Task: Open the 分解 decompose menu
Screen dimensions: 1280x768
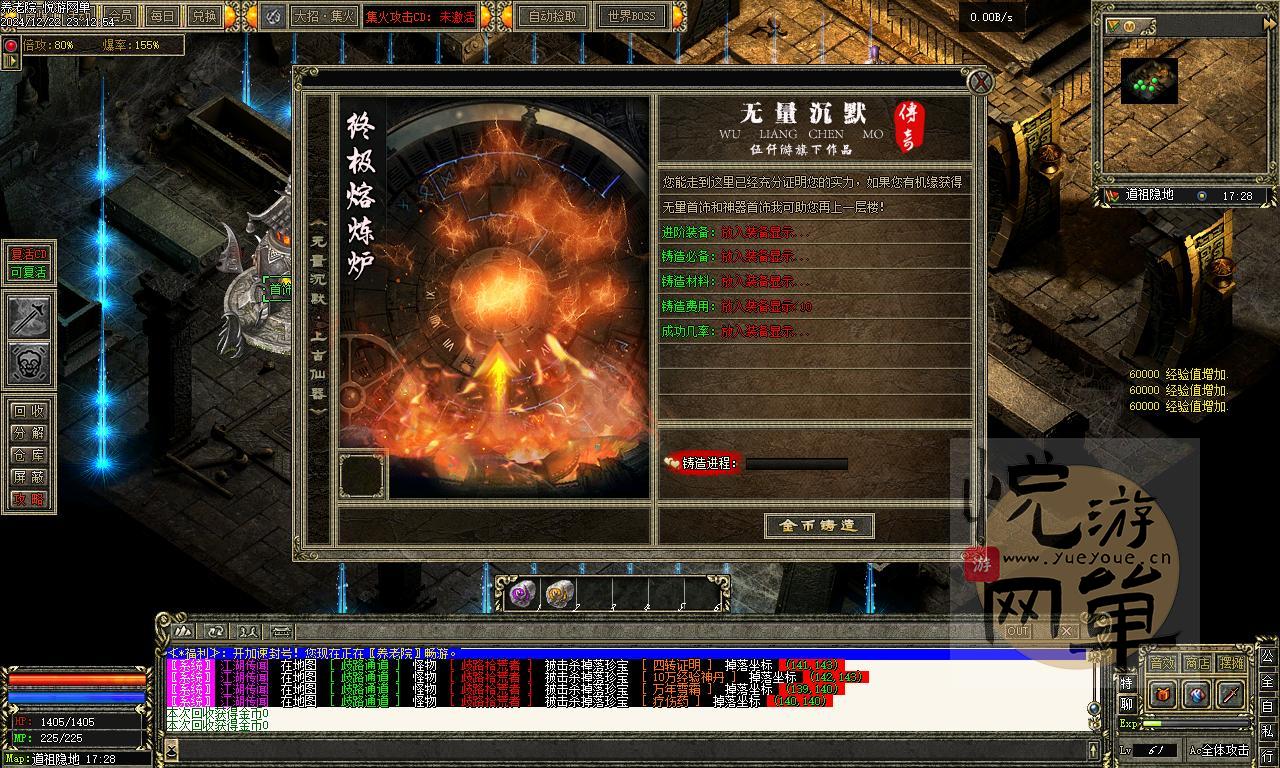Action: coord(29,433)
